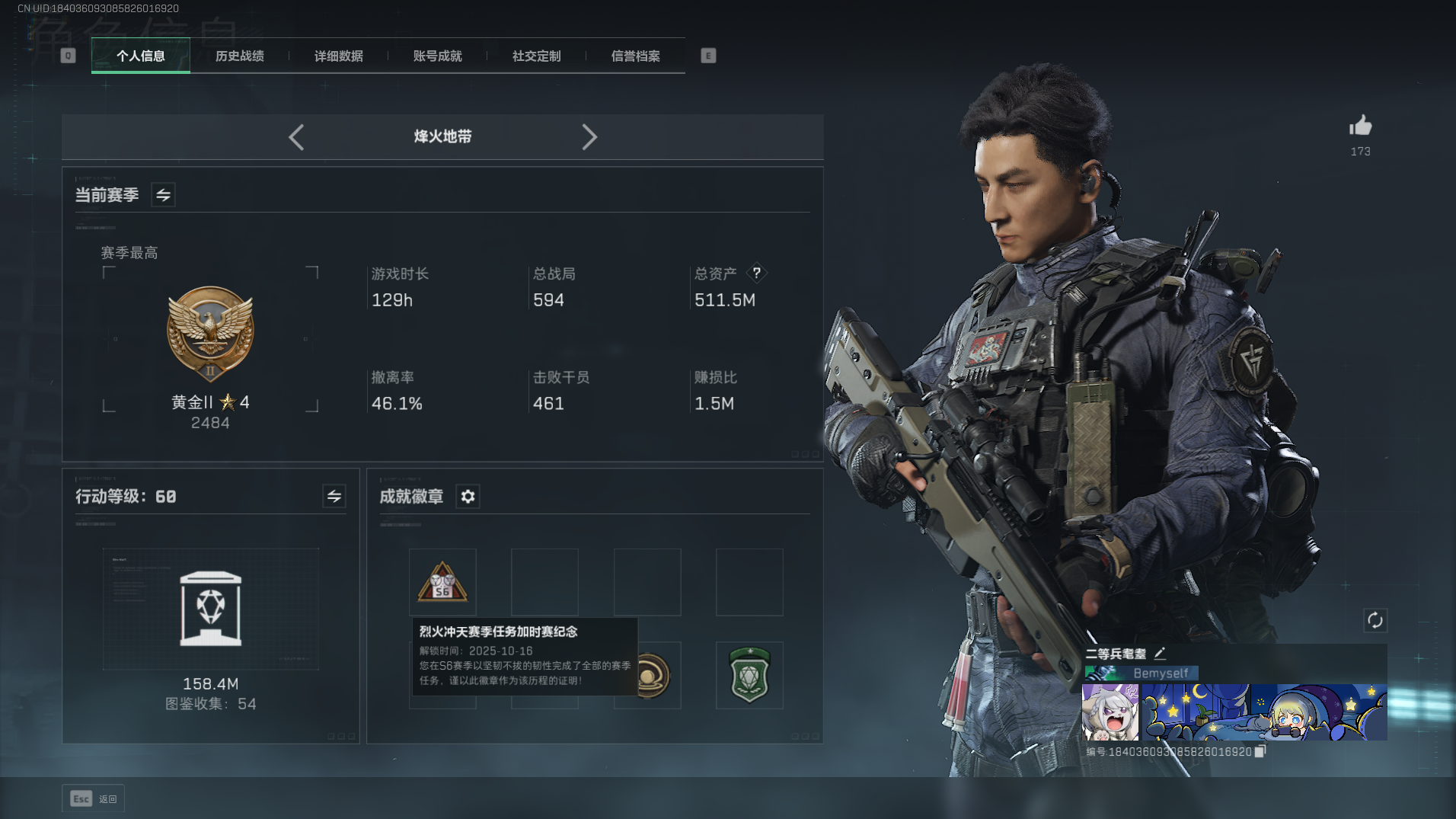Go to the 账号成就 tab
Screen dimensions: 1456x819
438,56
